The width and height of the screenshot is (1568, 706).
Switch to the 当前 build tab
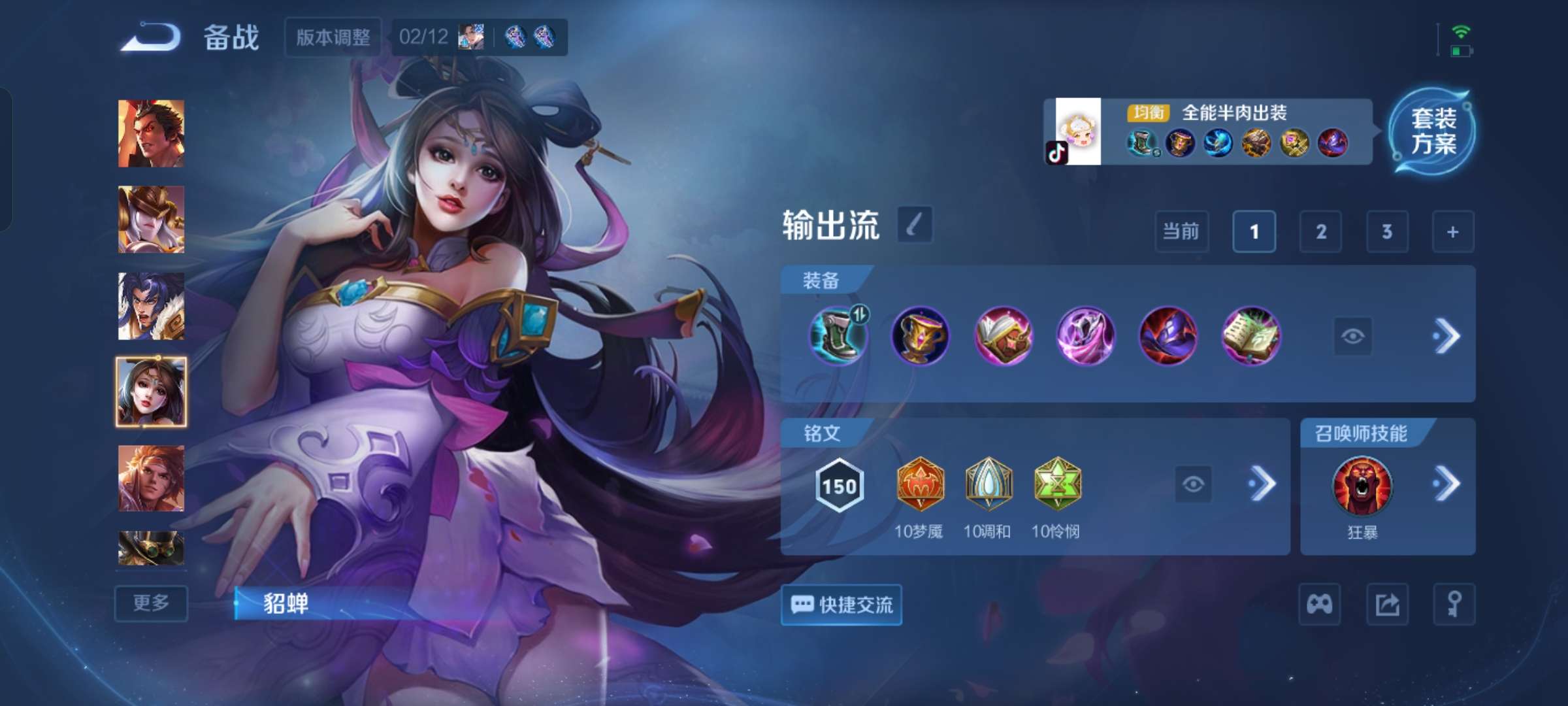point(1182,231)
